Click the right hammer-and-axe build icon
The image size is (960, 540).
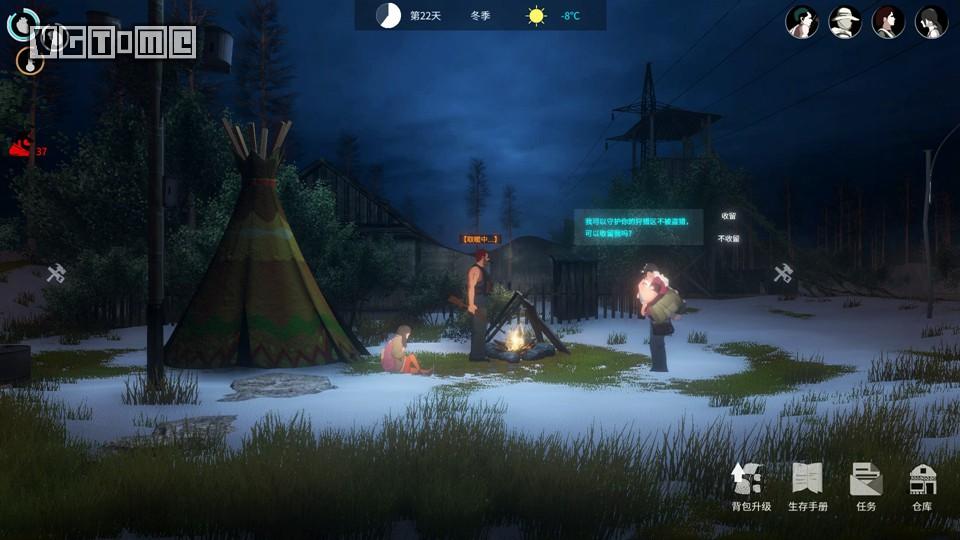point(784,273)
